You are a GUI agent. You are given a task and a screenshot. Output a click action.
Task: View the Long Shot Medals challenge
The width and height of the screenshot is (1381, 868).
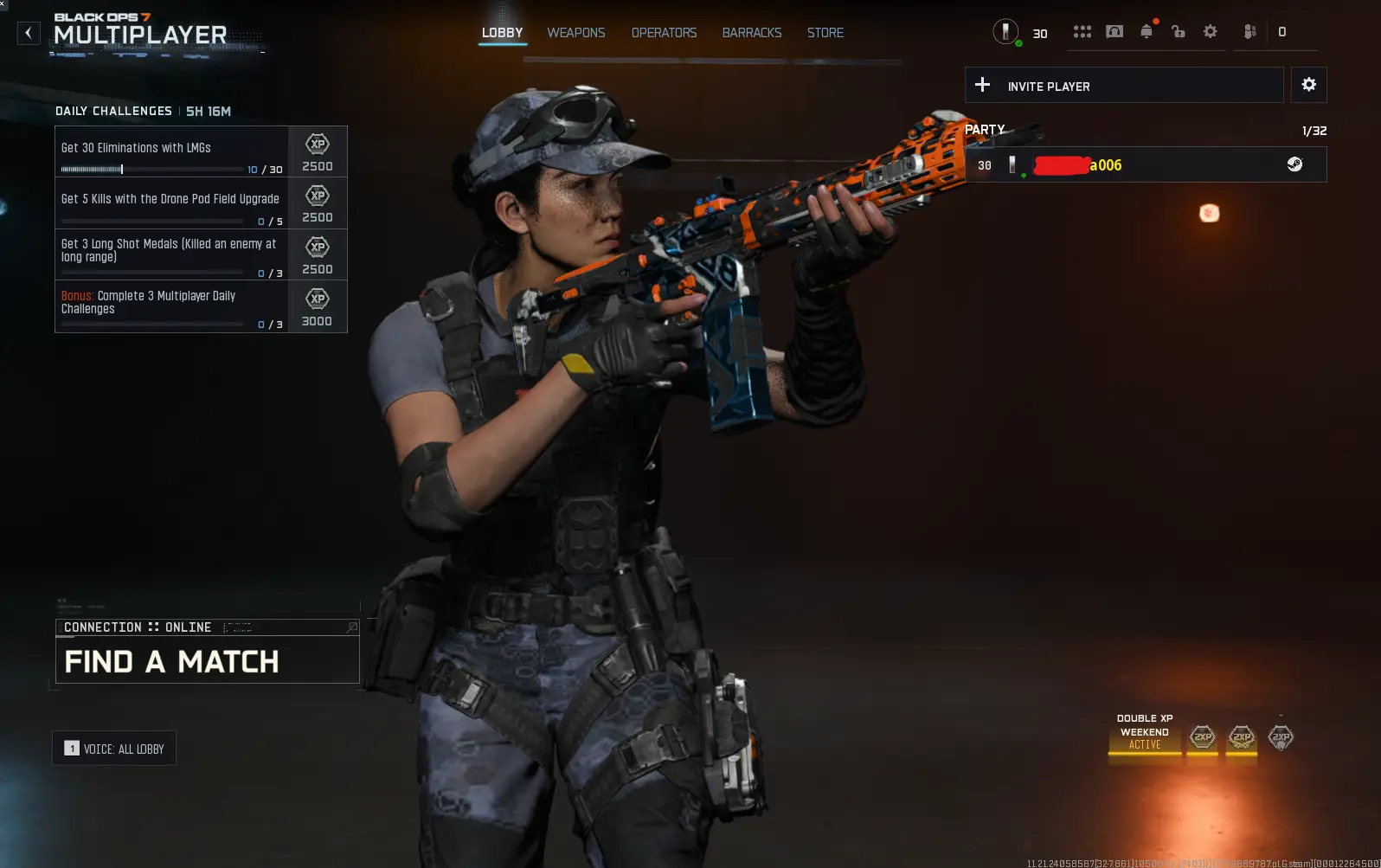[x=171, y=254]
